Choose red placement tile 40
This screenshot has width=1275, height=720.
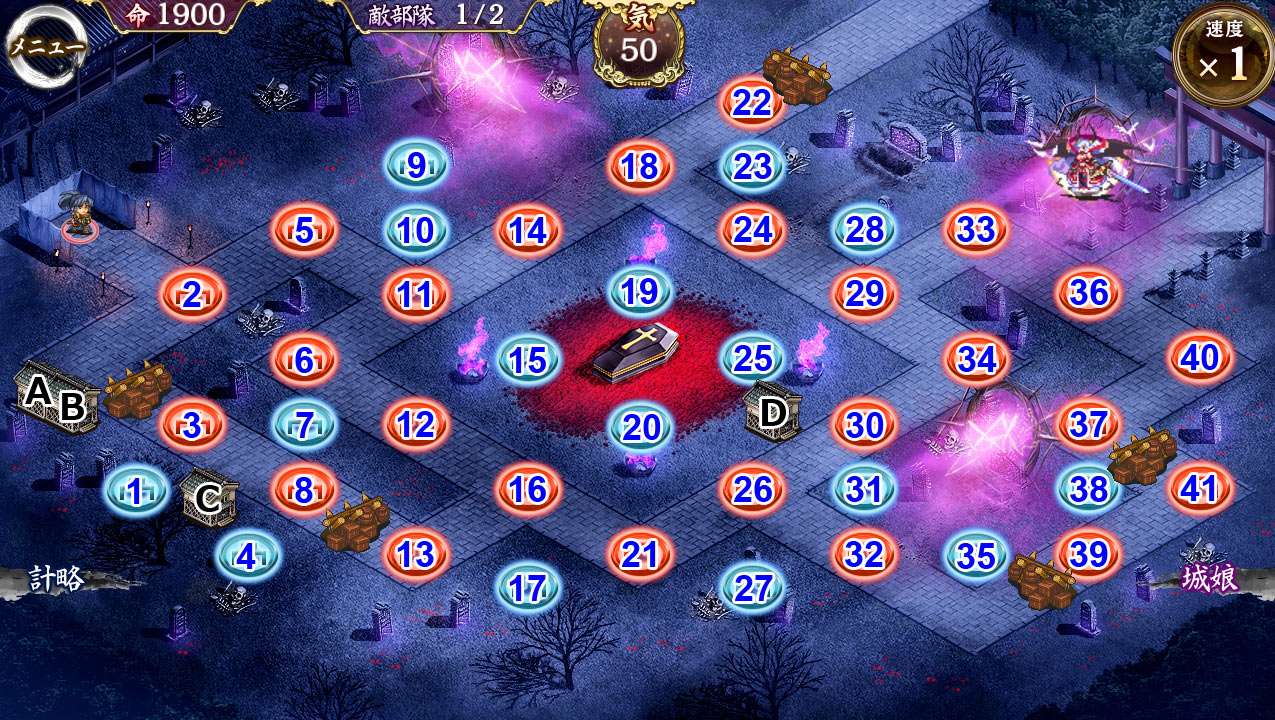click(1200, 357)
